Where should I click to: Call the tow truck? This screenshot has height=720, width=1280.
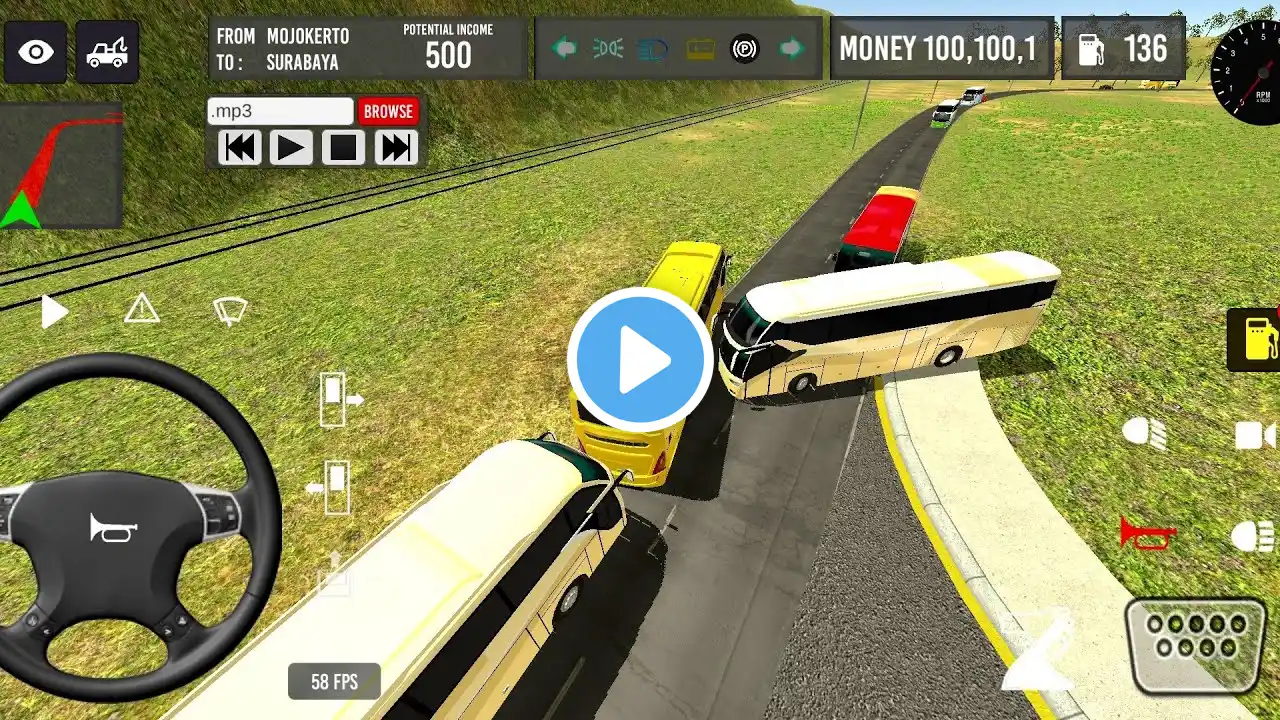pos(107,51)
